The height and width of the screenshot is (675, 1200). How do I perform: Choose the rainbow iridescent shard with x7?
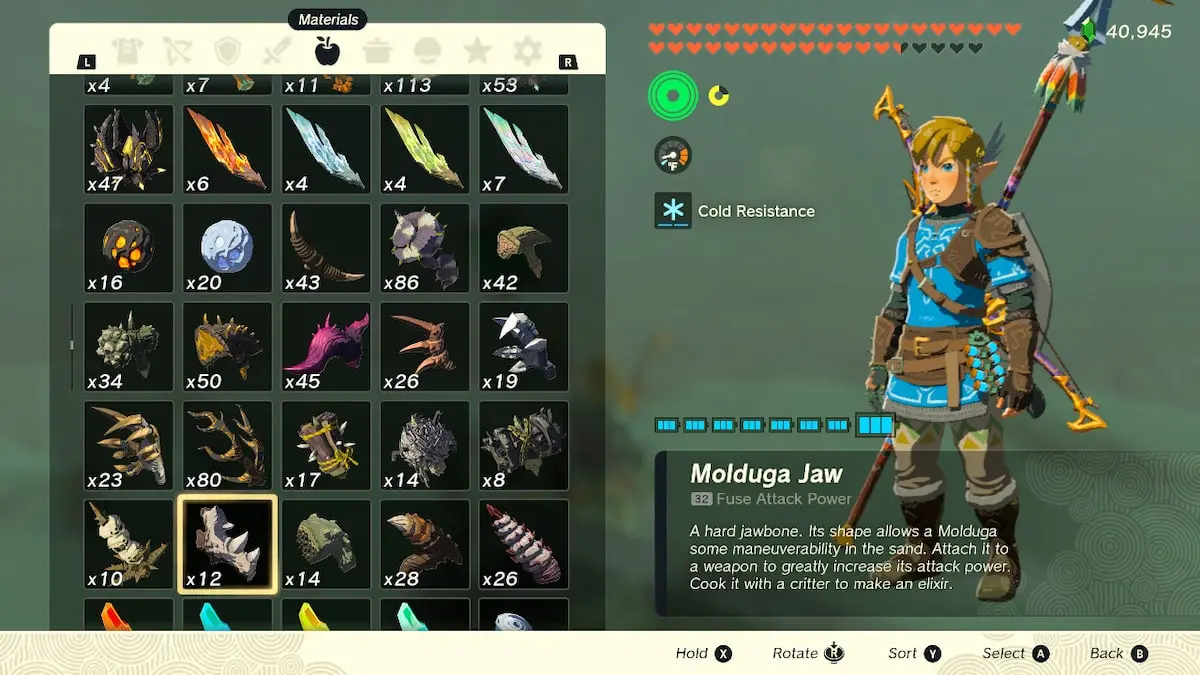tap(524, 149)
